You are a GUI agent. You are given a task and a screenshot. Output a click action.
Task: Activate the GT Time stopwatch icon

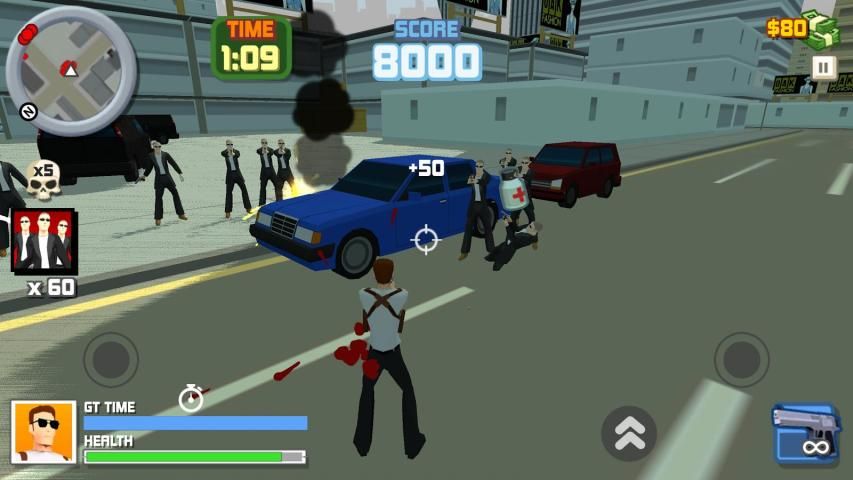pyautogui.click(x=191, y=398)
